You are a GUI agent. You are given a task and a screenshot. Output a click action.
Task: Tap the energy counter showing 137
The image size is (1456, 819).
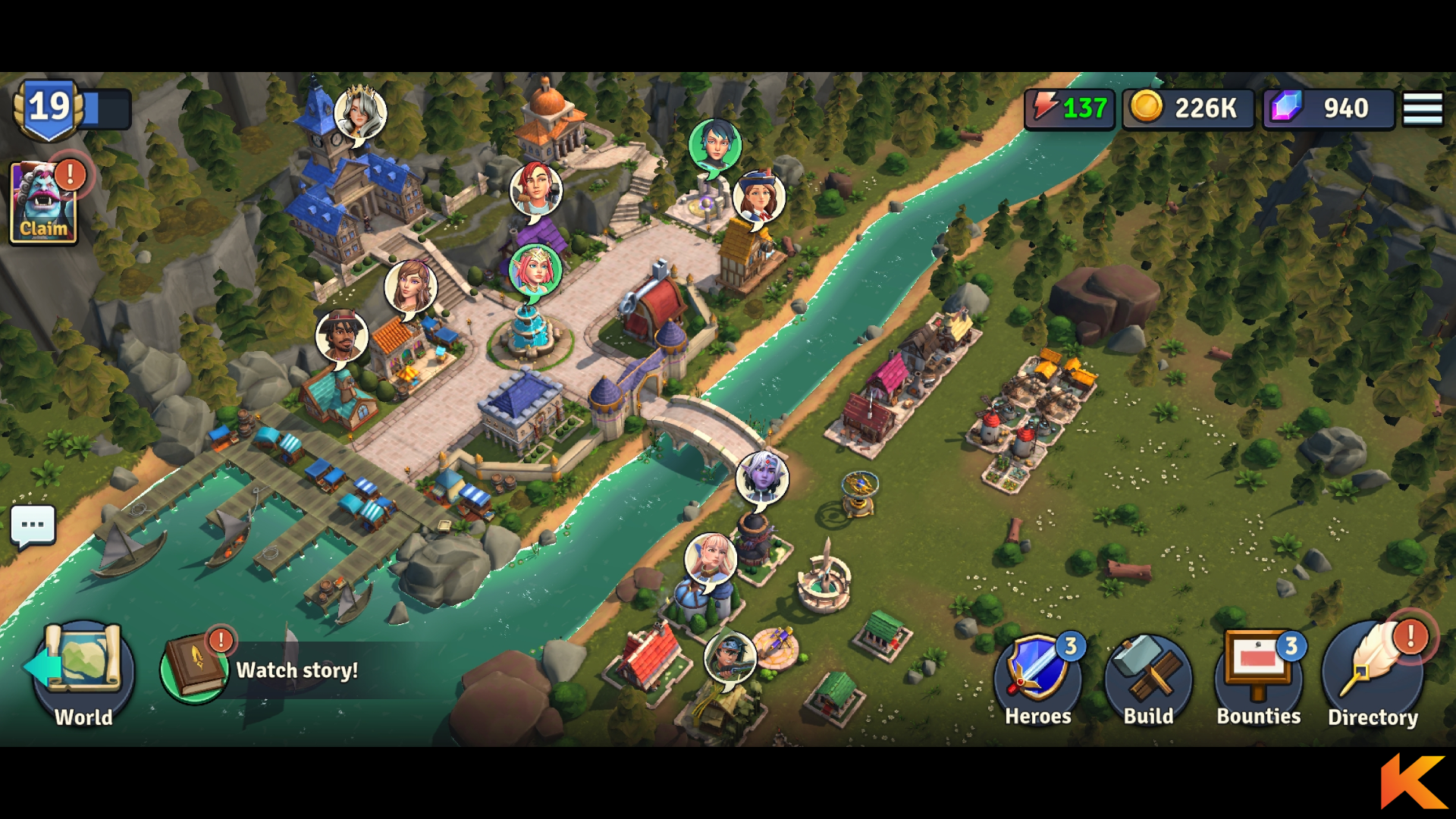[x=1070, y=108]
